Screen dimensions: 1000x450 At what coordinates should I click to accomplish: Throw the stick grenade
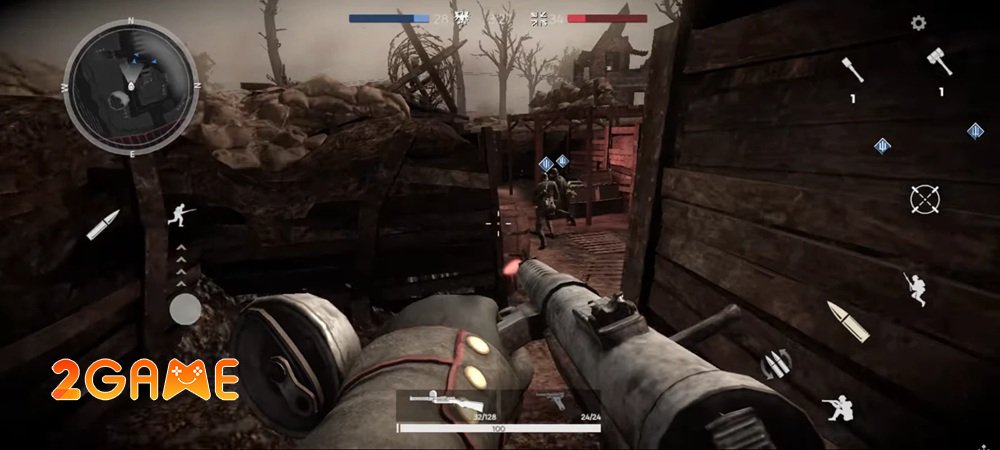pos(853,70)
